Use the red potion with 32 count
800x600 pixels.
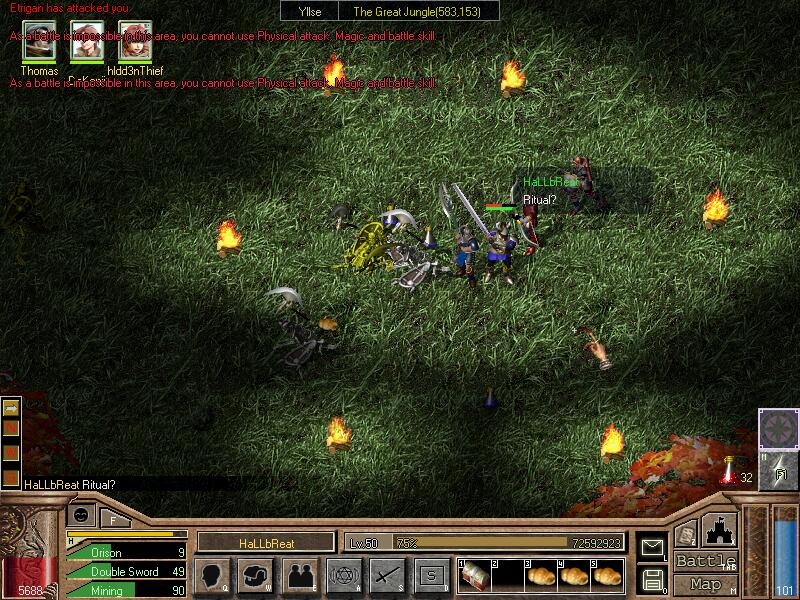729,469
